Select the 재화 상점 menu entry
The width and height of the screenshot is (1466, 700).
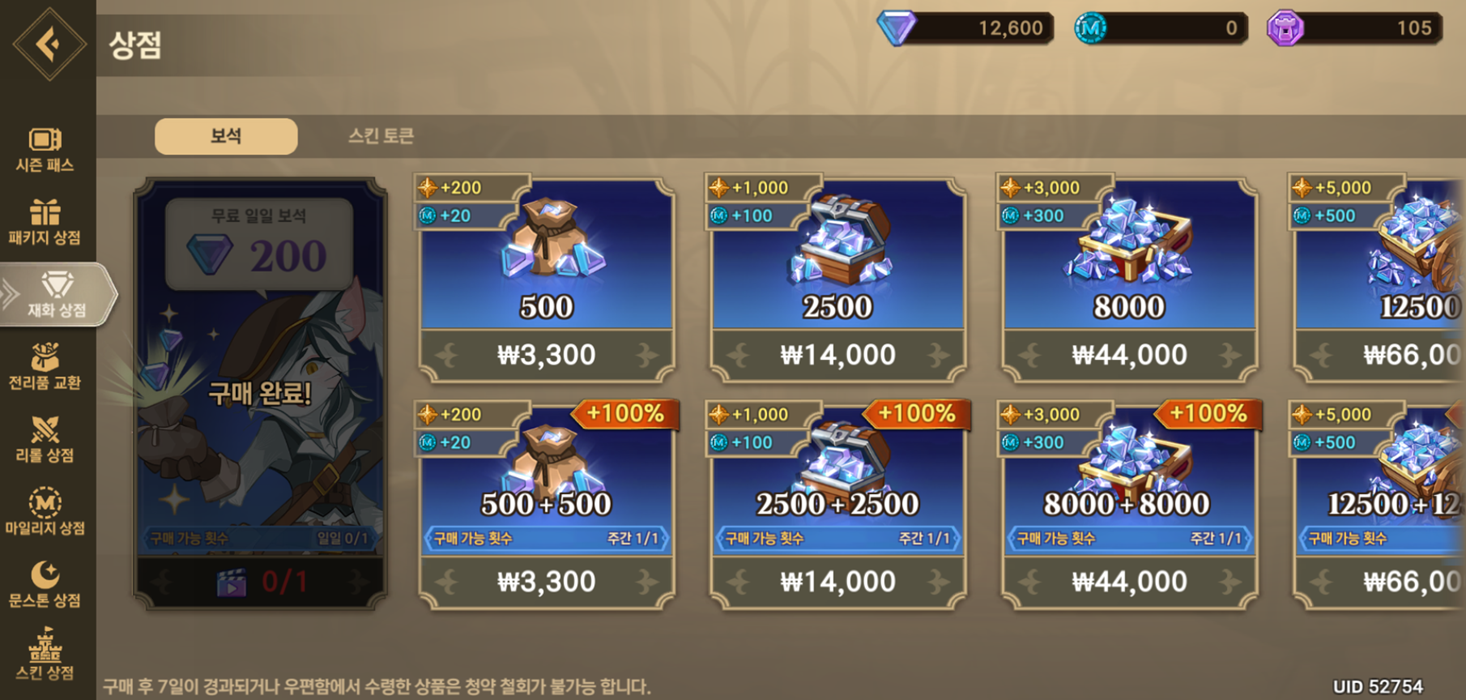click(x=56, y=295)
